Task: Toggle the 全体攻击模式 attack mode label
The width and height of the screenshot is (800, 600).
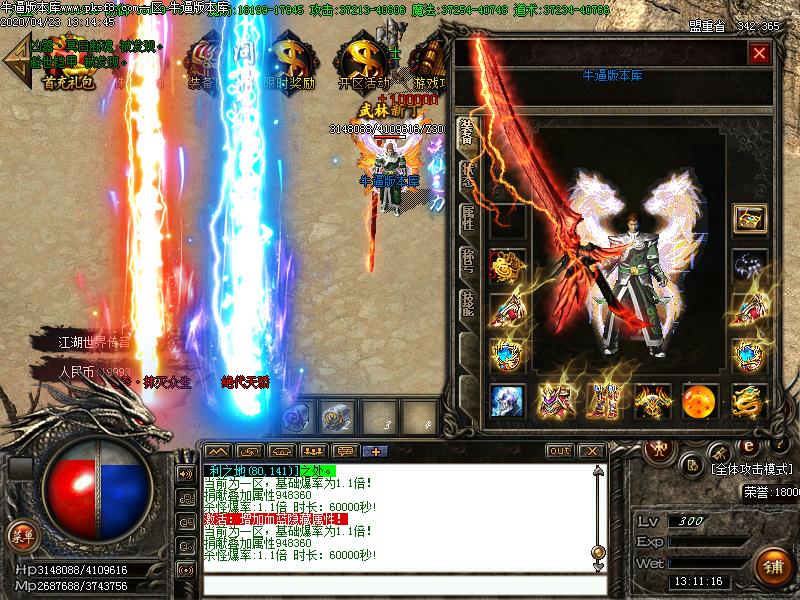Action: [x=752, y=468]
